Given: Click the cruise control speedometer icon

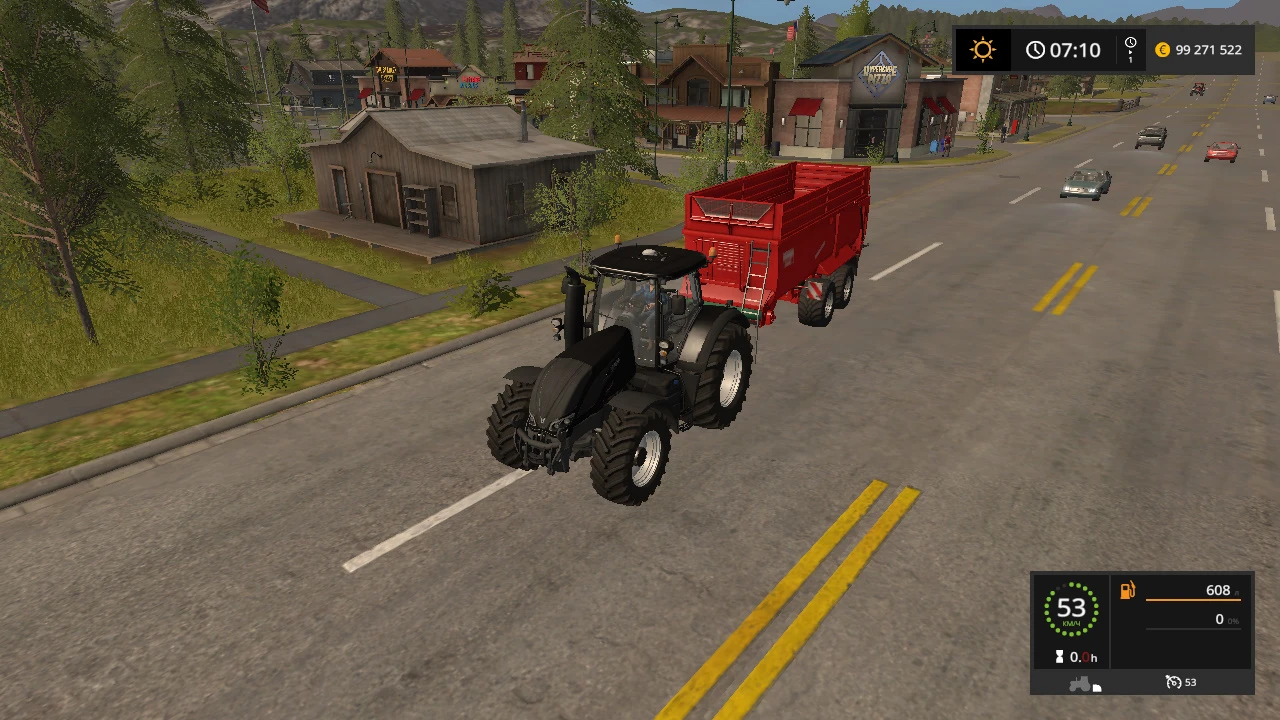Looking at the screenshot, I should [1173, 683].
